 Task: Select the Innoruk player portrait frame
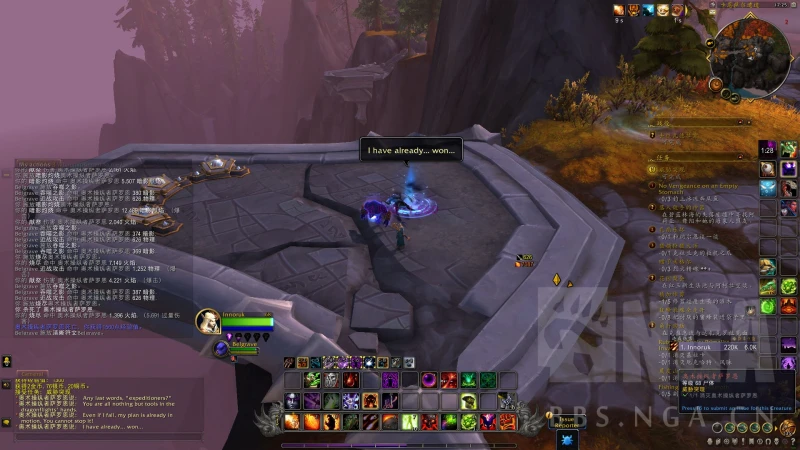coord(209,321)
